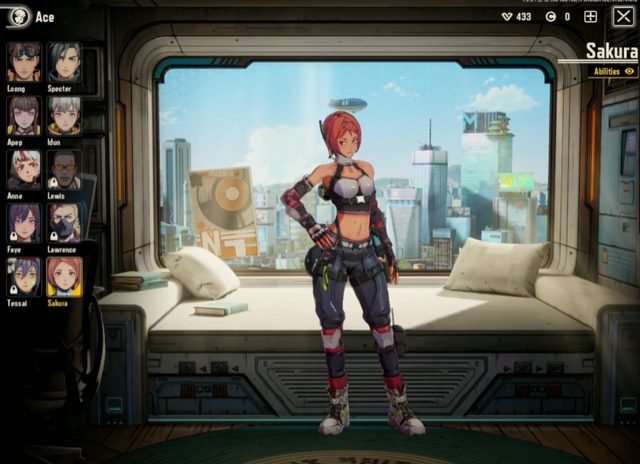Viewport: 640px width, 464px height.
Task: View Sakura's Abilities
Action: click(613, 72)
